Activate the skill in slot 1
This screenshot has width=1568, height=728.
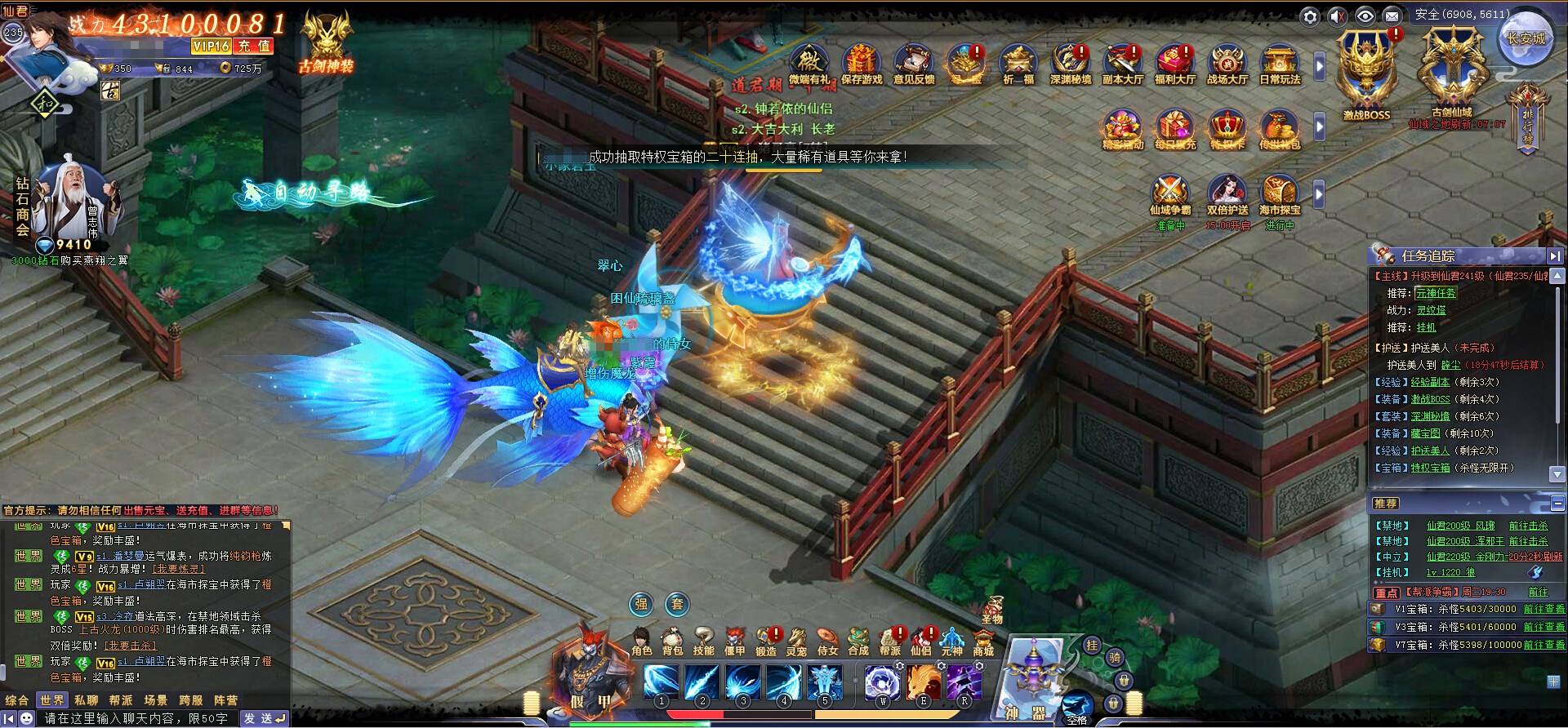pyautogui.click(x=661, y=682)
